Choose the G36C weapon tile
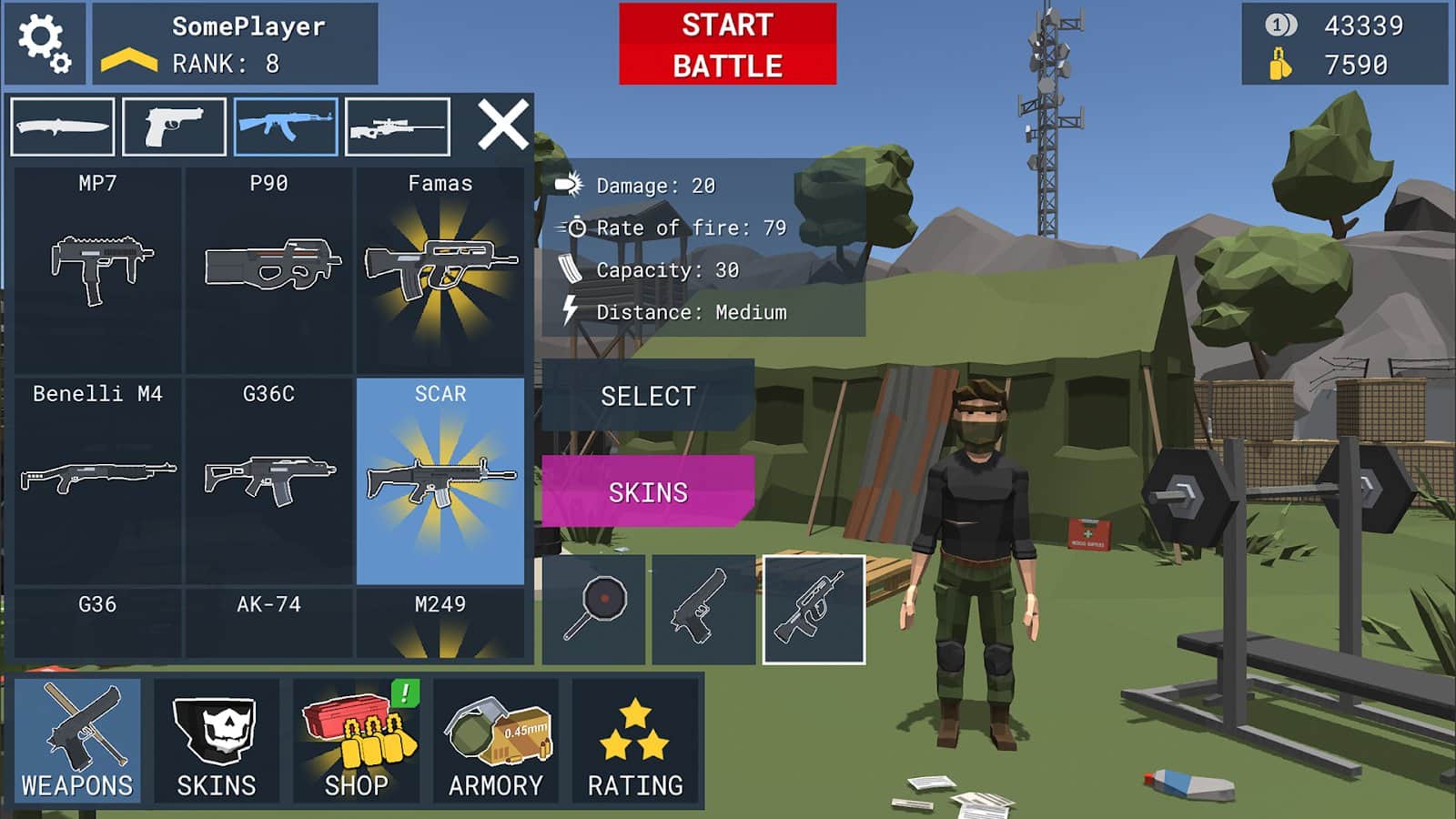This screenshot has height=819, width=1456. (x=269, y=479)
